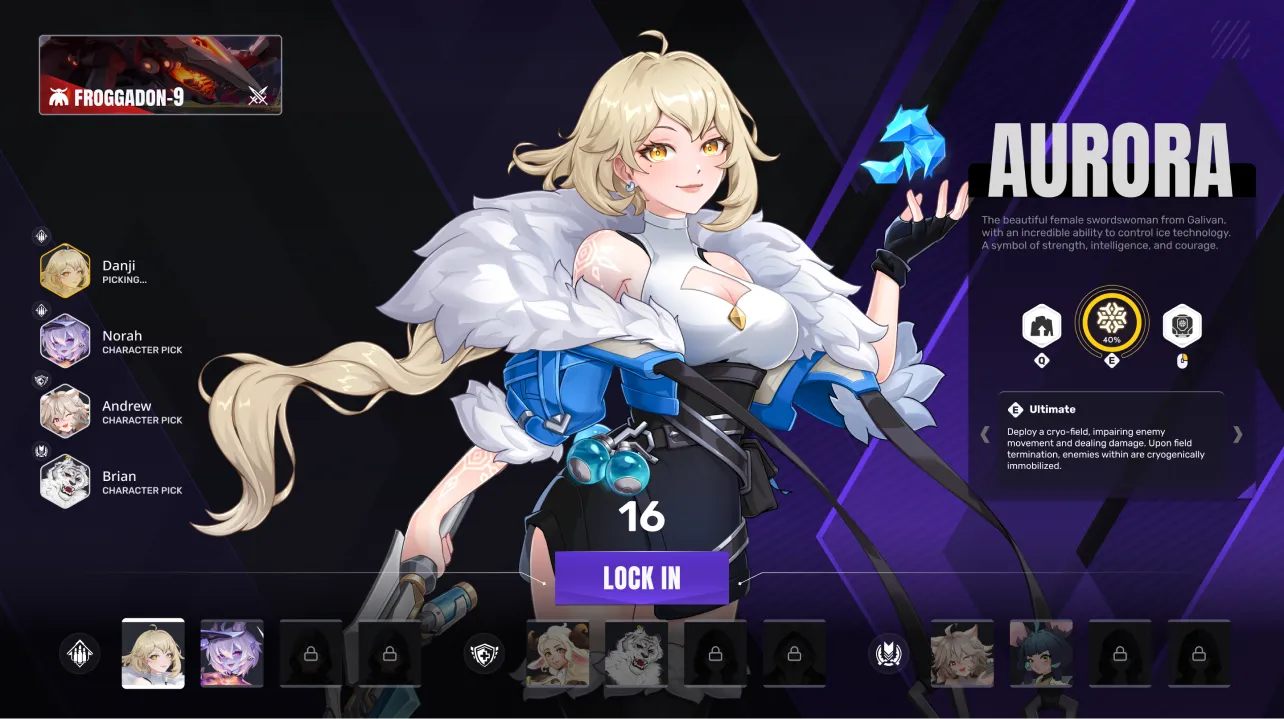Screen dimensions: 1284x719
Task: Filter roster by the crowned chevrons role
Action: point(888,653)
